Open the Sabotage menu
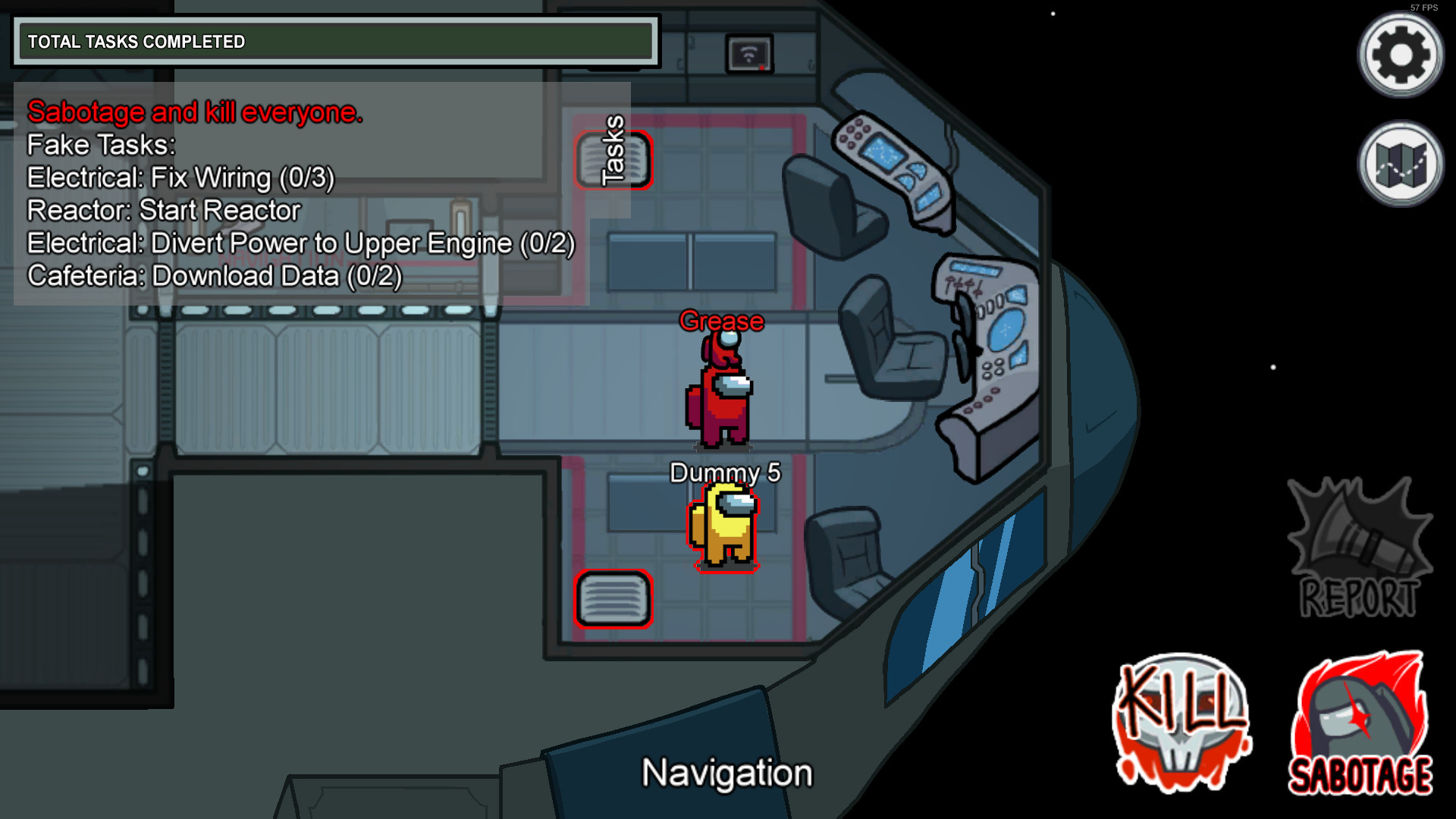The image size is (1456, 819). (x=1360, y=724)
